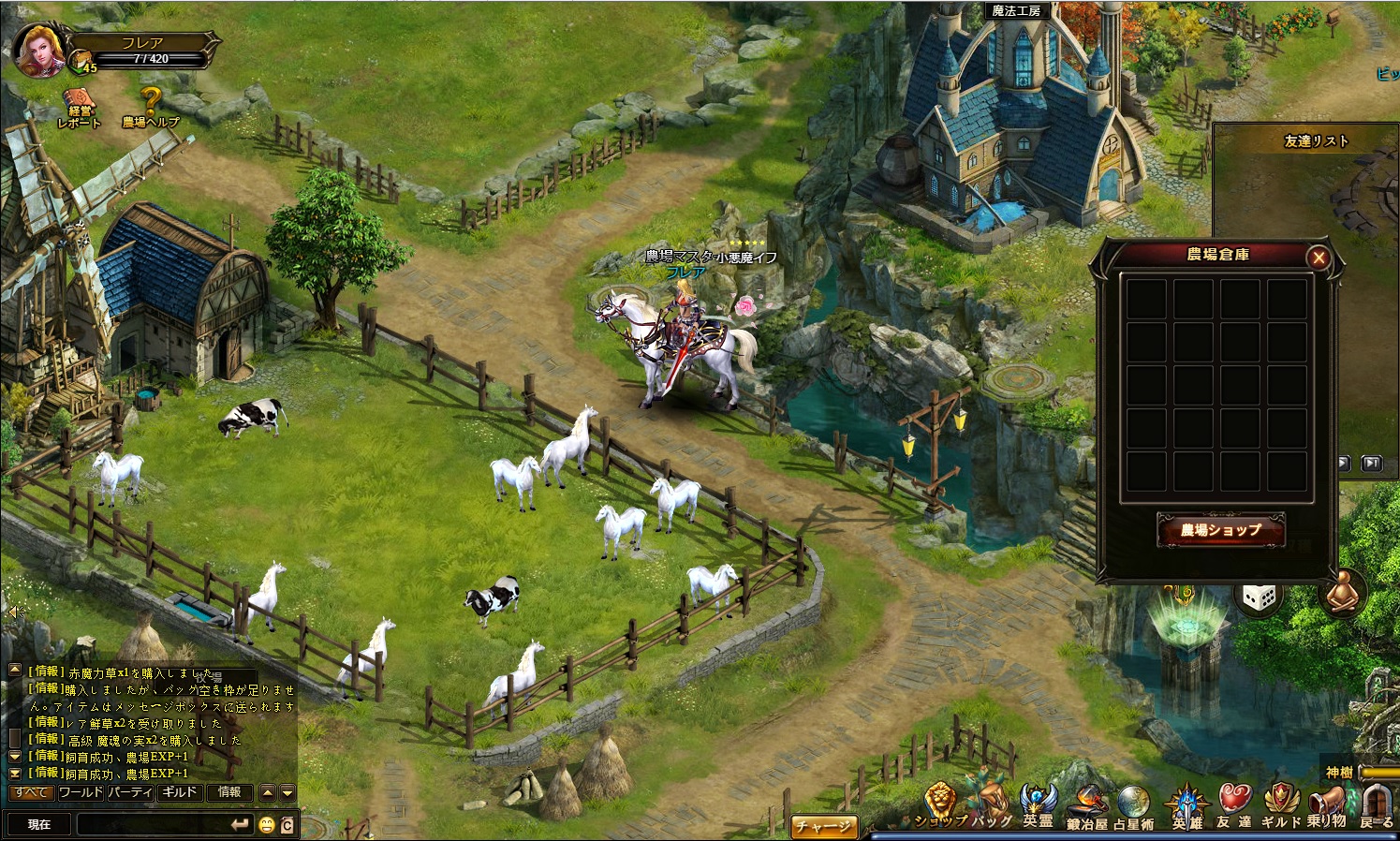Click the チャージ charge button

click(x=823, y=826)
